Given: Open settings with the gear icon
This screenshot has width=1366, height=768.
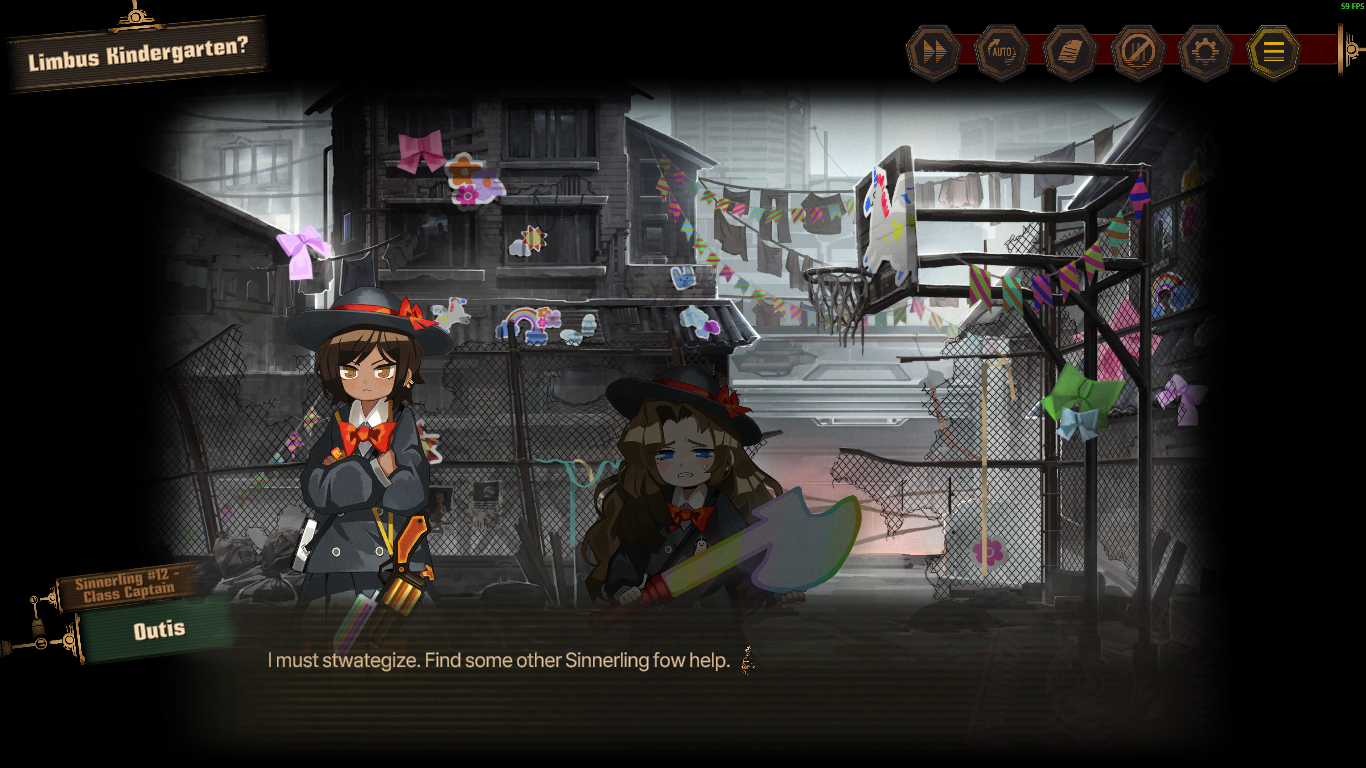Looking at the screenshot, I should point(1206,53).
